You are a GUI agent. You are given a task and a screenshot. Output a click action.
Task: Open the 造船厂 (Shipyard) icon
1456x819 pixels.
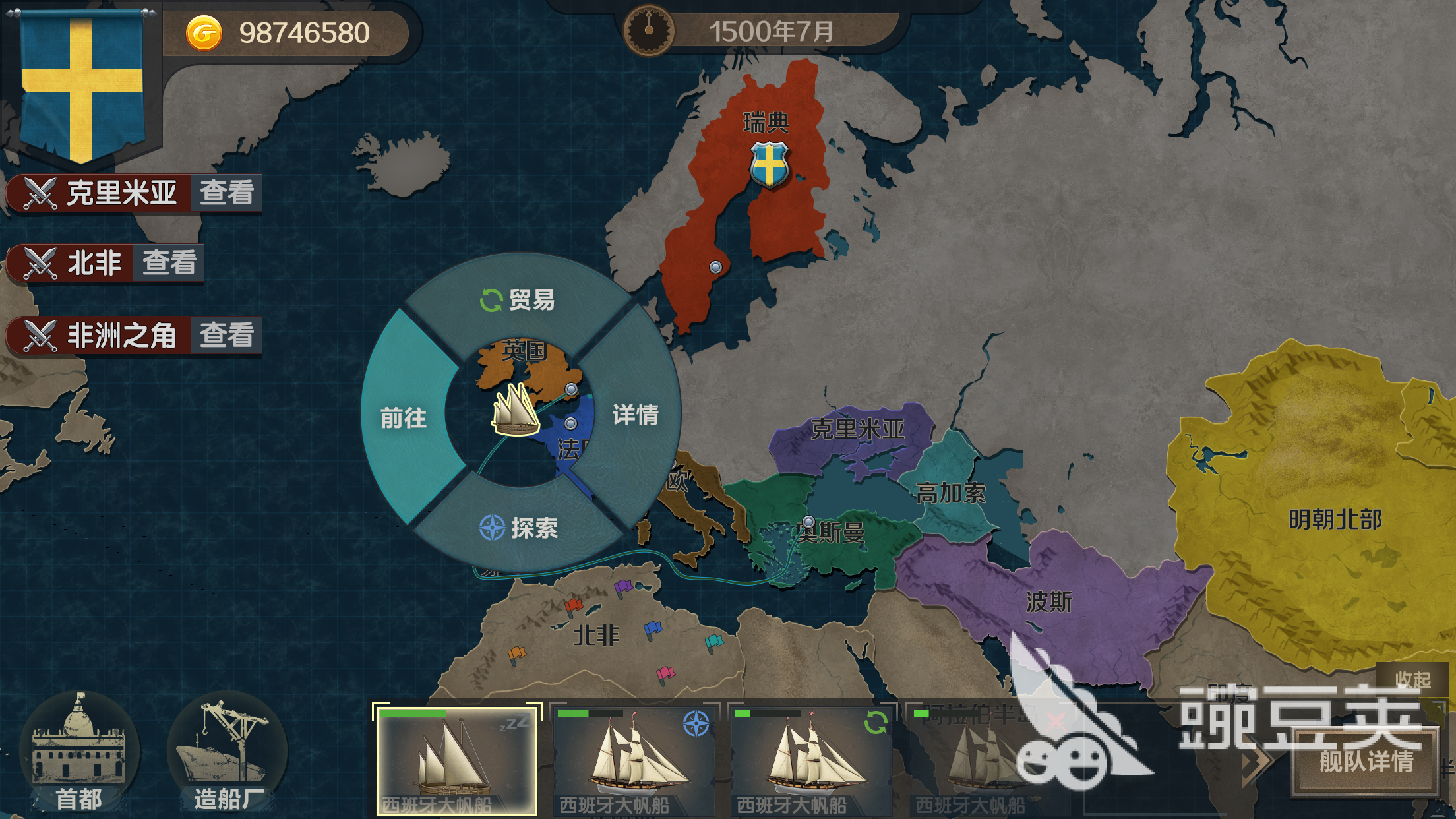[x=224, y=748]
